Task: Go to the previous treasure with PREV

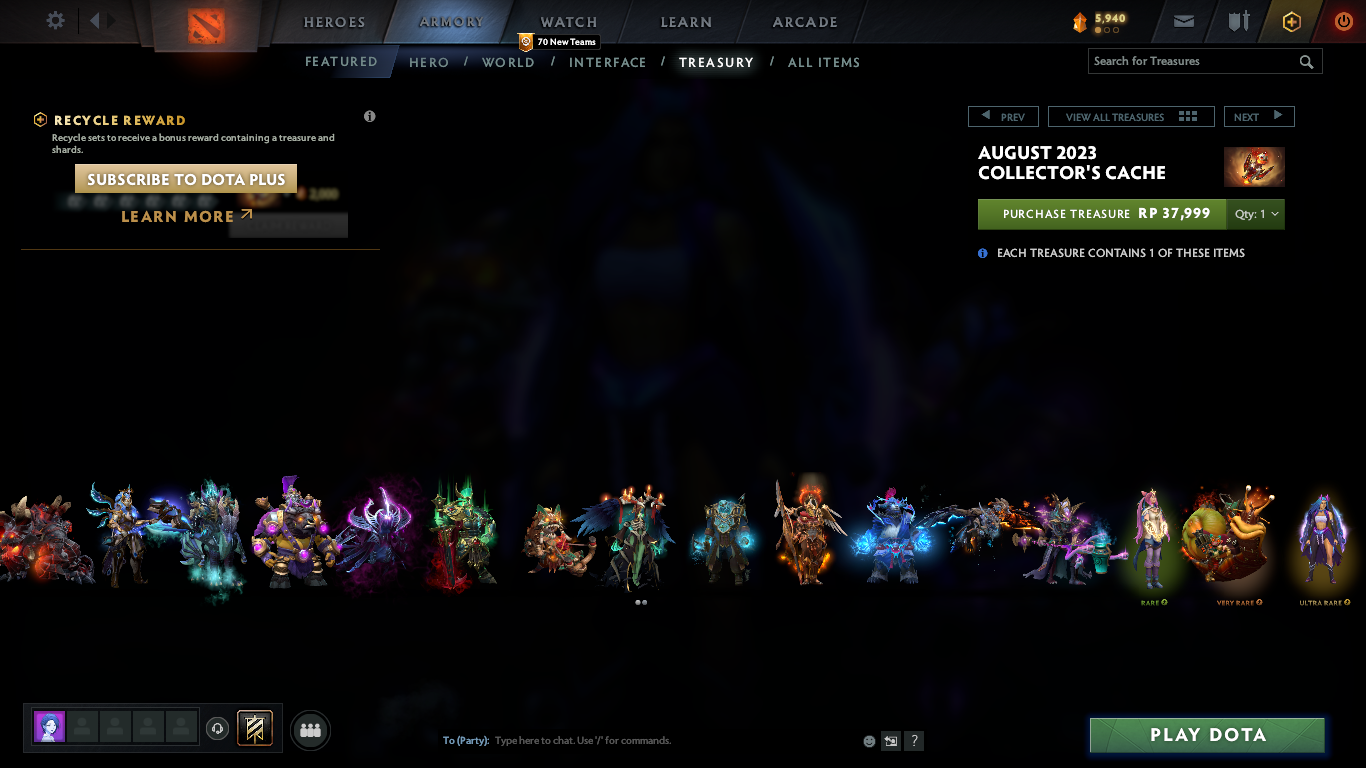Action: 1003,116
